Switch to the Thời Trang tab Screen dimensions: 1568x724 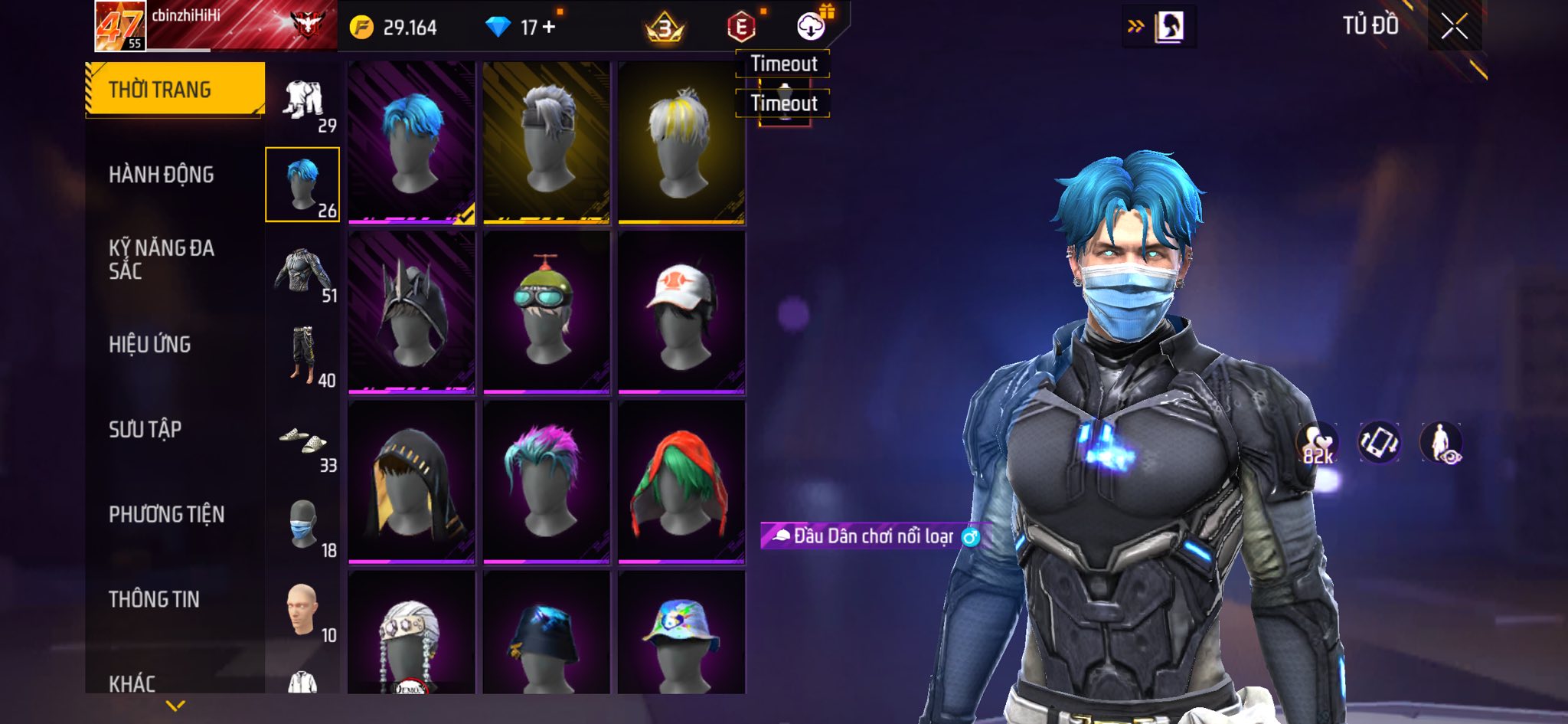[x=160, y=90]
